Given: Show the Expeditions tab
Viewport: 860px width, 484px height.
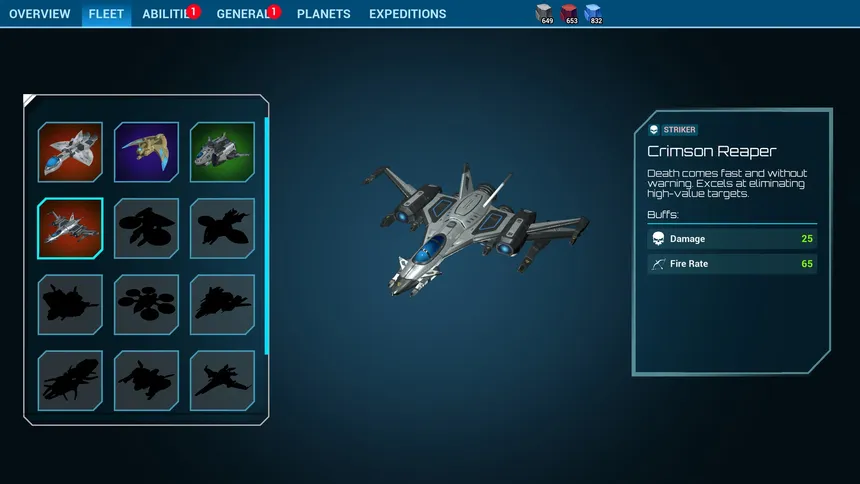Looking at the screenshot, I should click(x=408, y=14).
